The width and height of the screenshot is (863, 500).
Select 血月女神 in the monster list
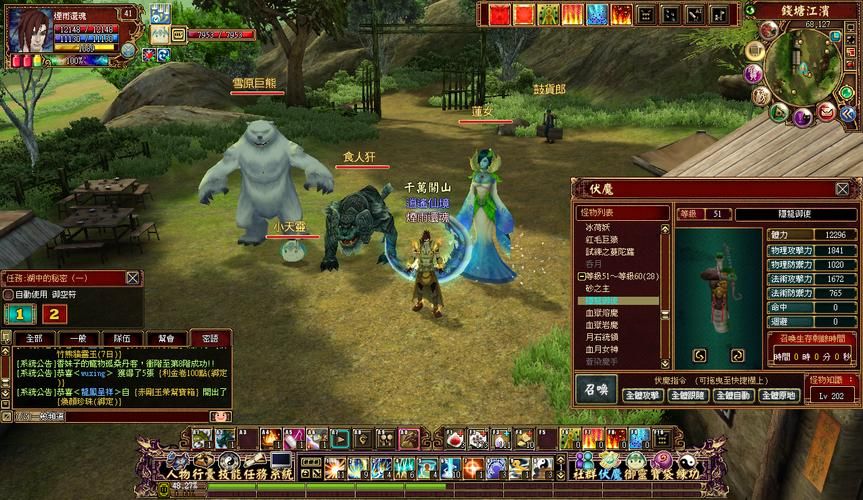point(601,347)
